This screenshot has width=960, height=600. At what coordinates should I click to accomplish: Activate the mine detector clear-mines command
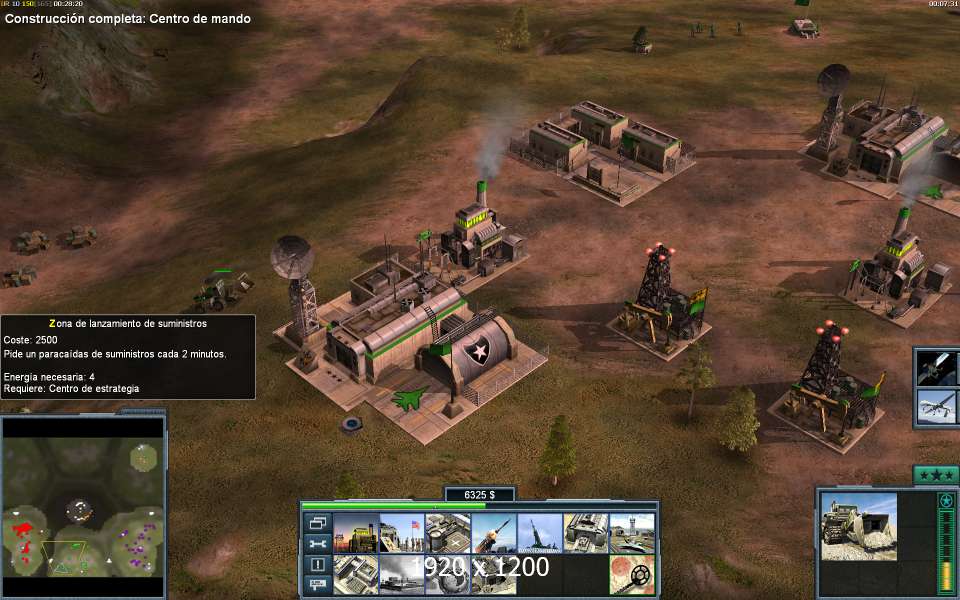tap(631, 575)
